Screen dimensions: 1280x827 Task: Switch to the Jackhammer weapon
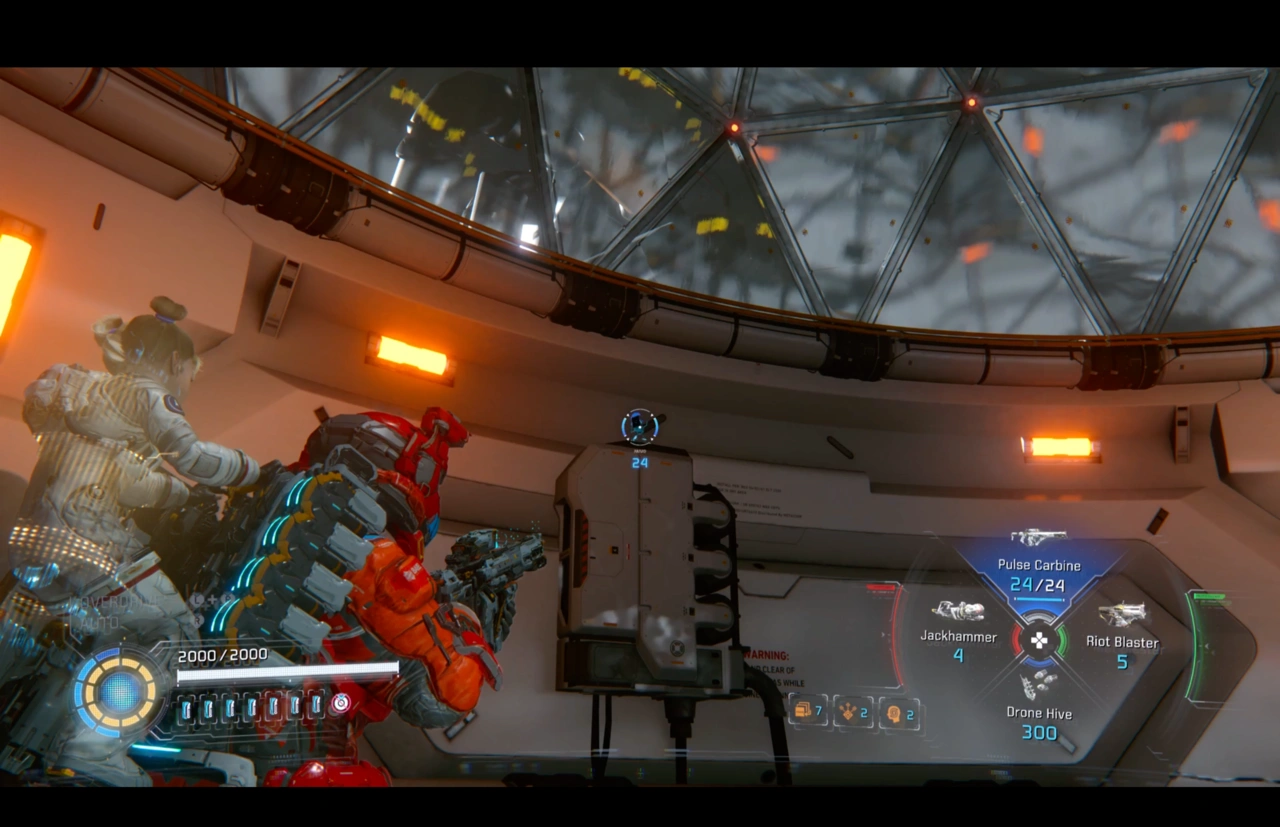958,630
